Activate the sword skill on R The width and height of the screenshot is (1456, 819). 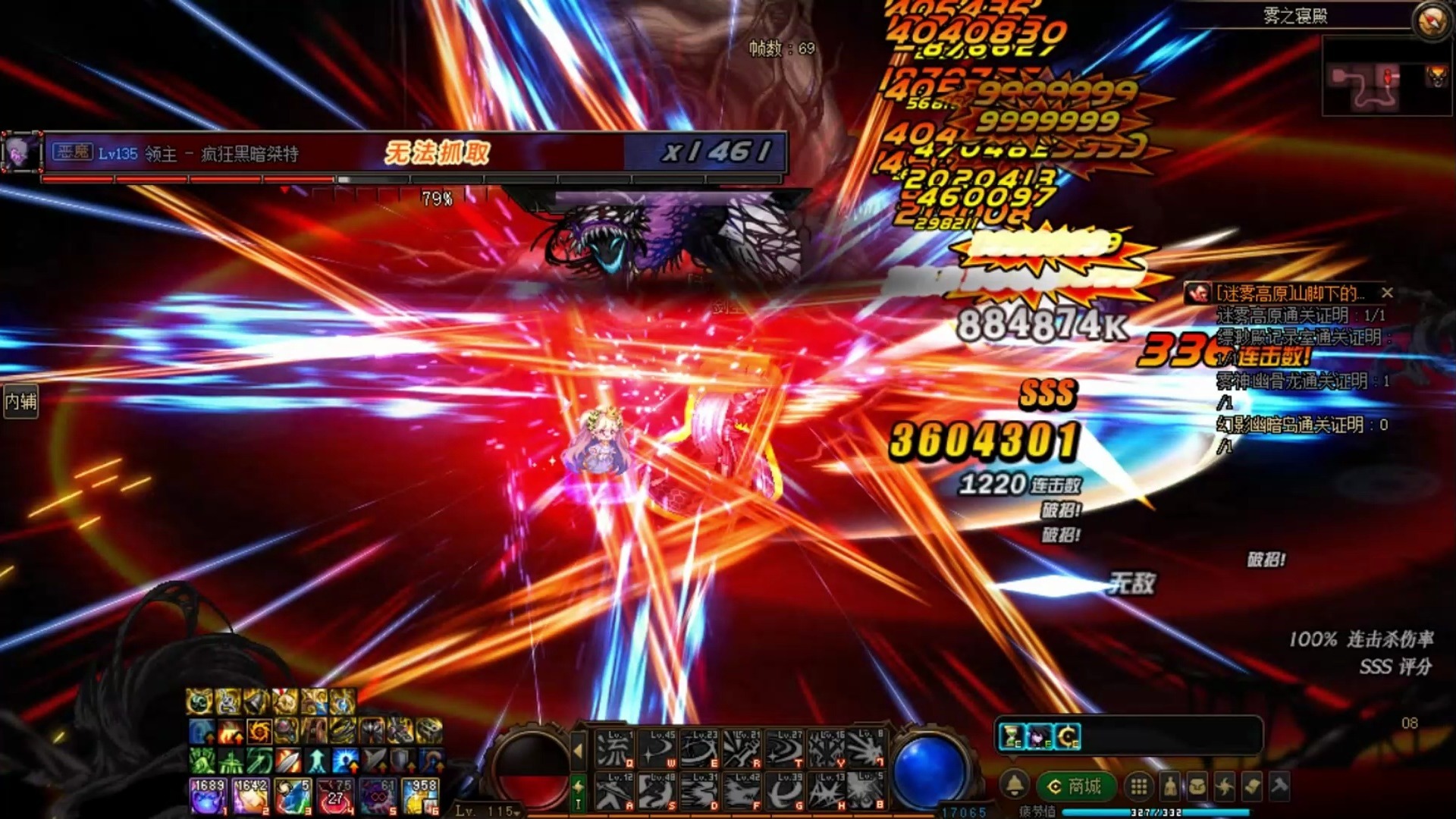(741, 749)
